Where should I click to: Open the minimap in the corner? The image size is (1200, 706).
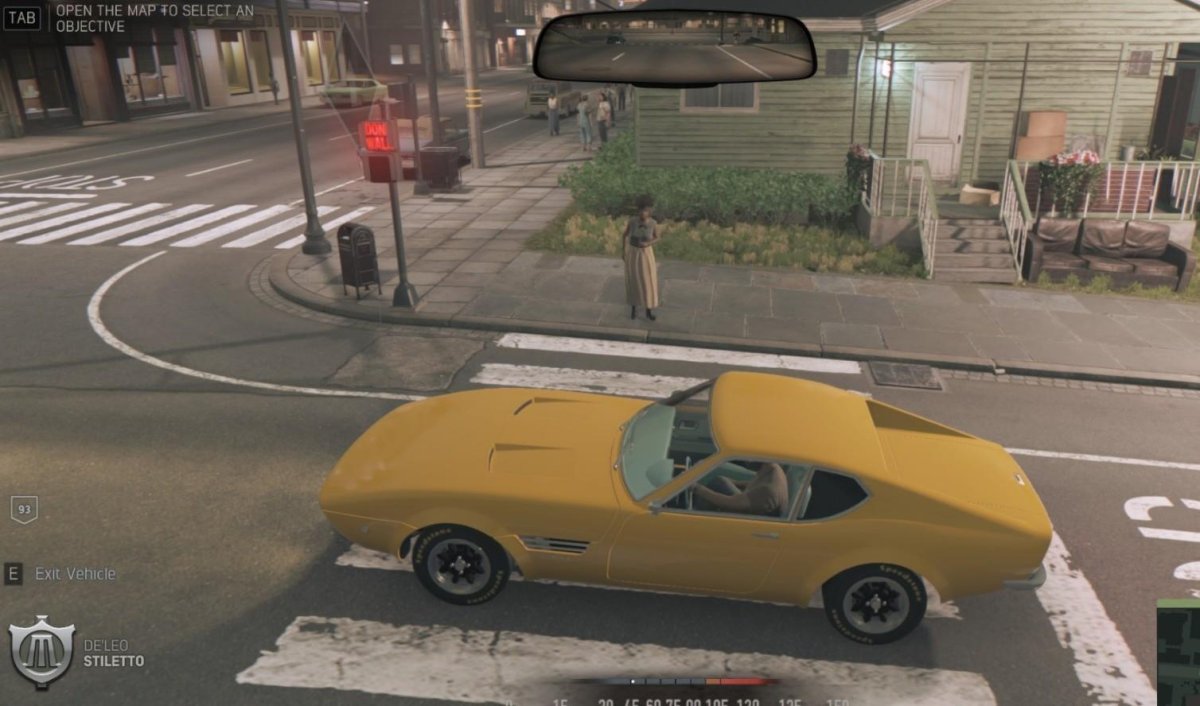pos(1180,652)
